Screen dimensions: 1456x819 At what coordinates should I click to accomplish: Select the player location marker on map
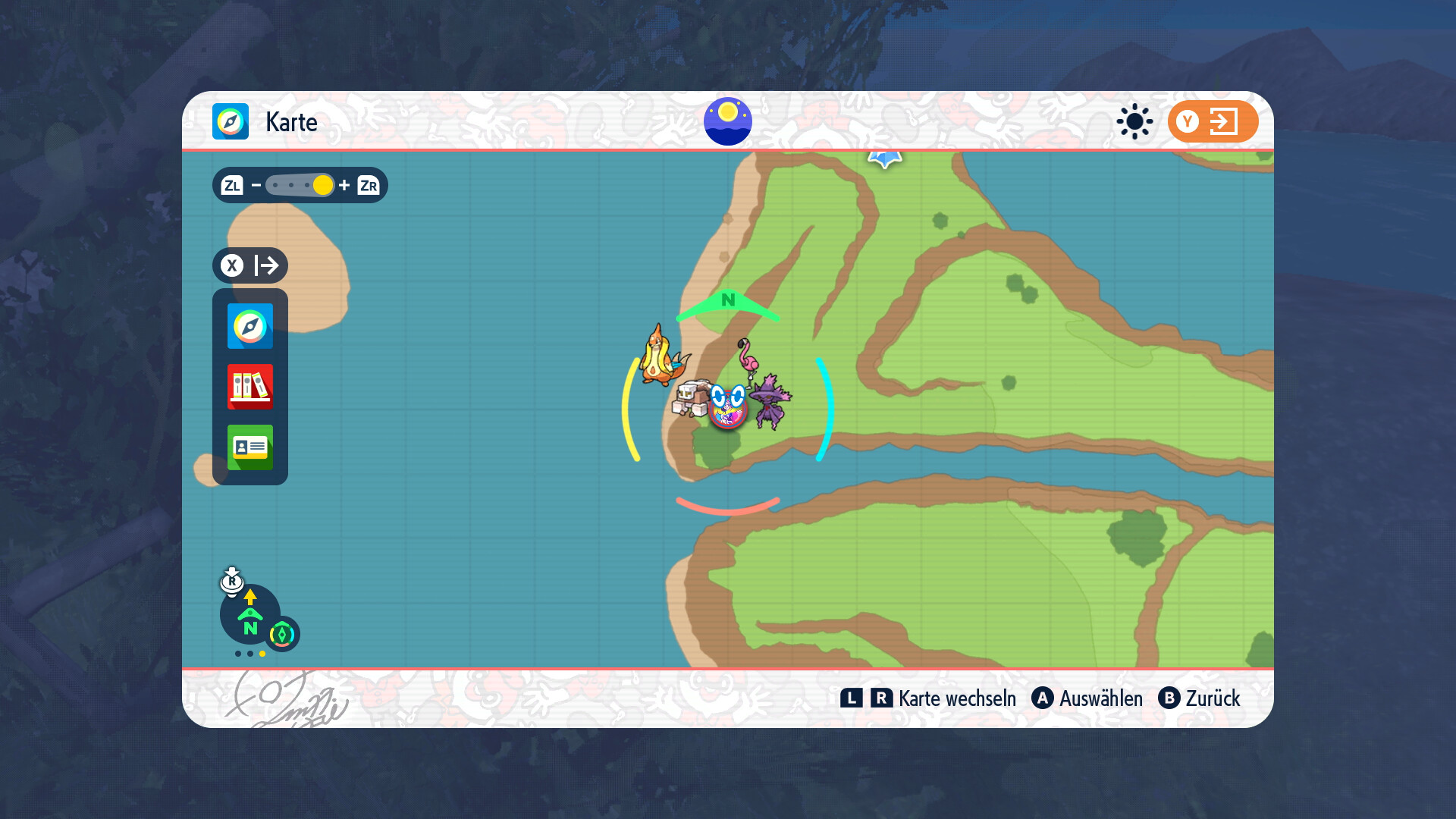(x=728, y=407)
